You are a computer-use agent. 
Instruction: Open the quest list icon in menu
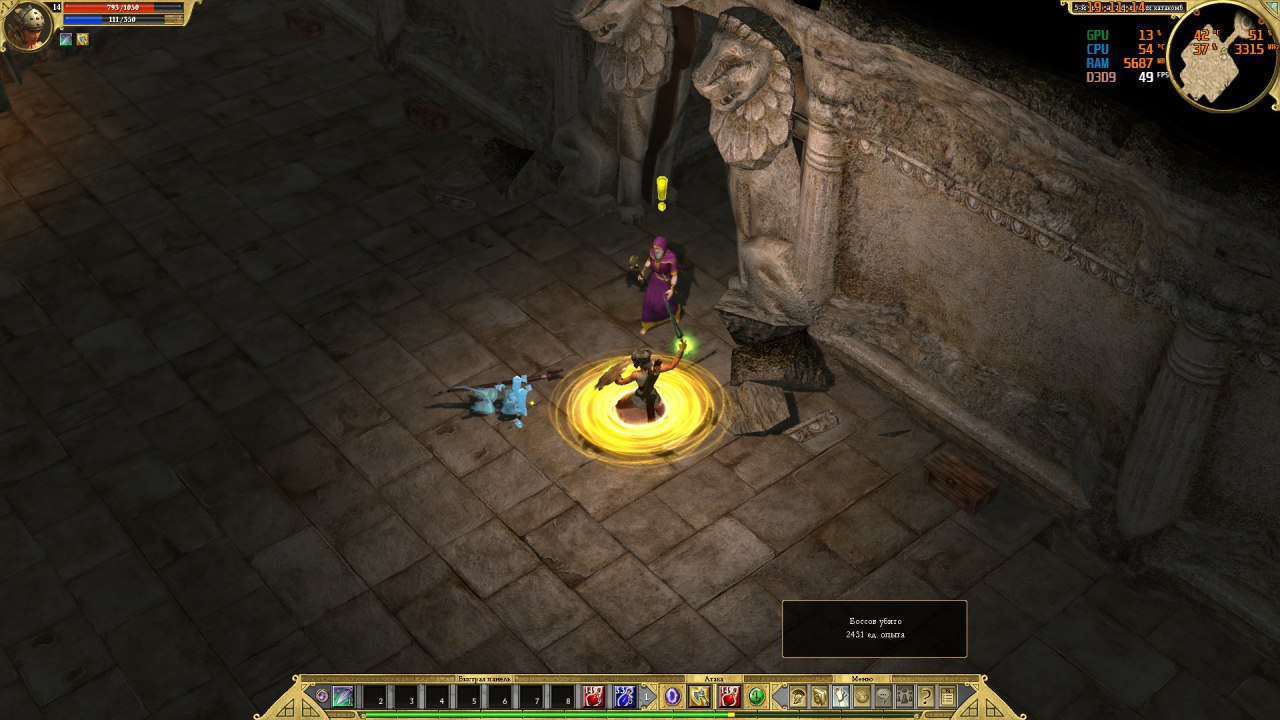[x=947, y=697]
